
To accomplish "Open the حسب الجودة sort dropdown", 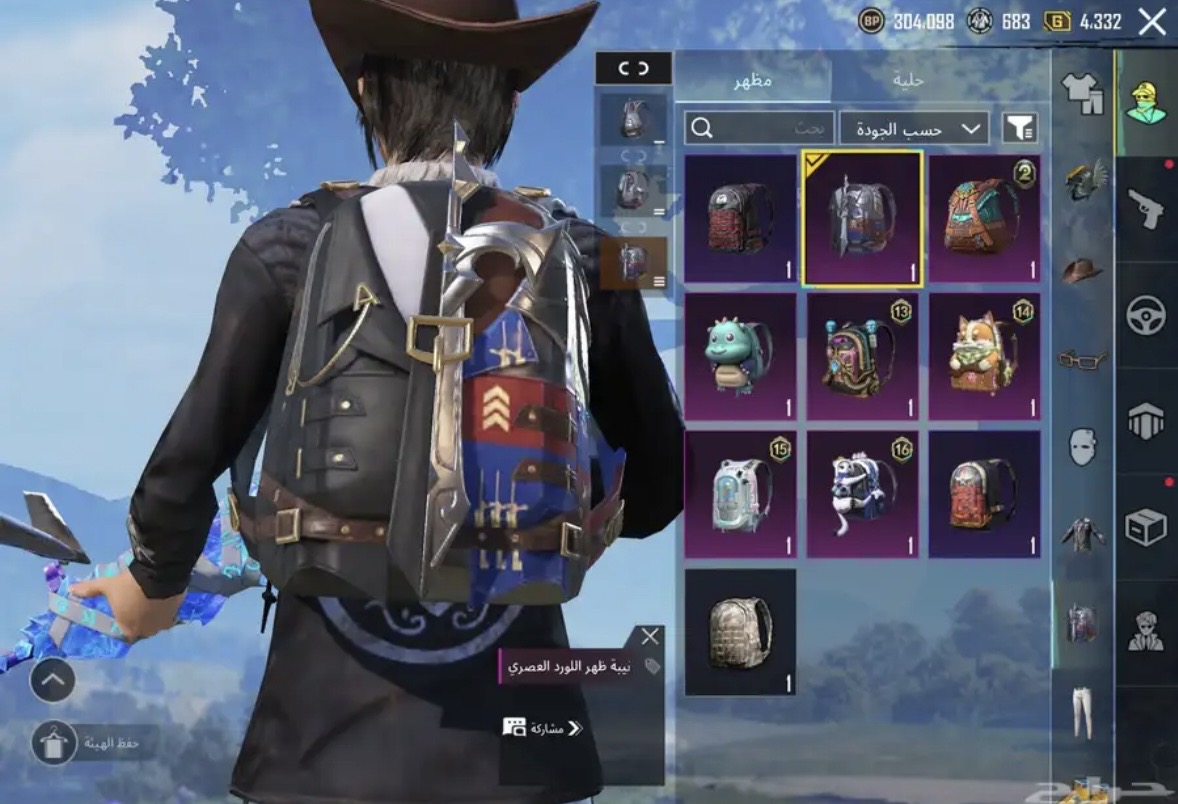I will (x=914, y=128).
